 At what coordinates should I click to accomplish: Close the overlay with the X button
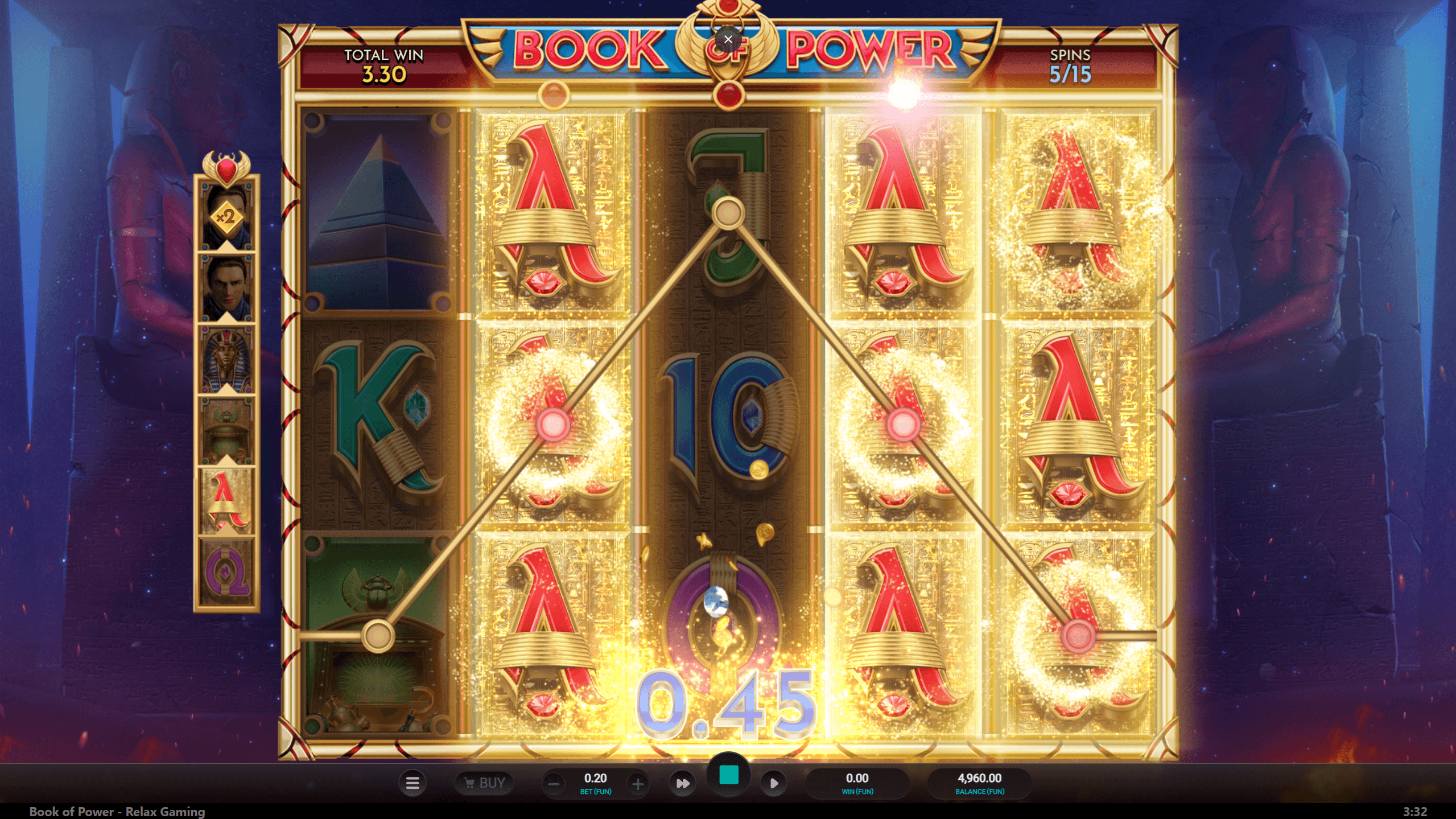(728, 39)
